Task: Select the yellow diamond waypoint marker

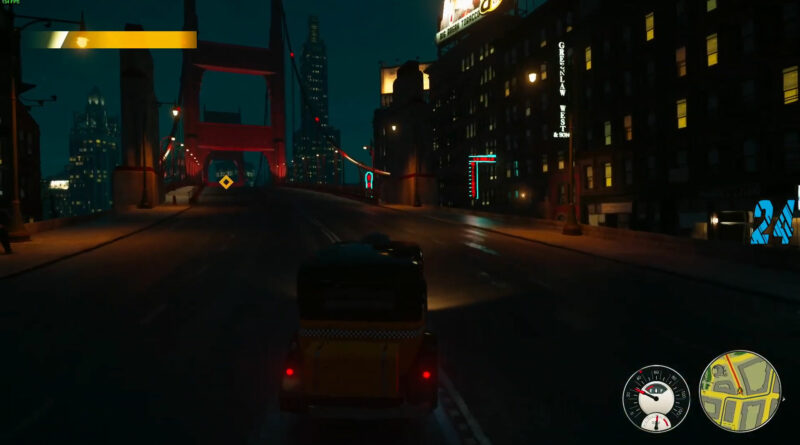Action: 226,181
